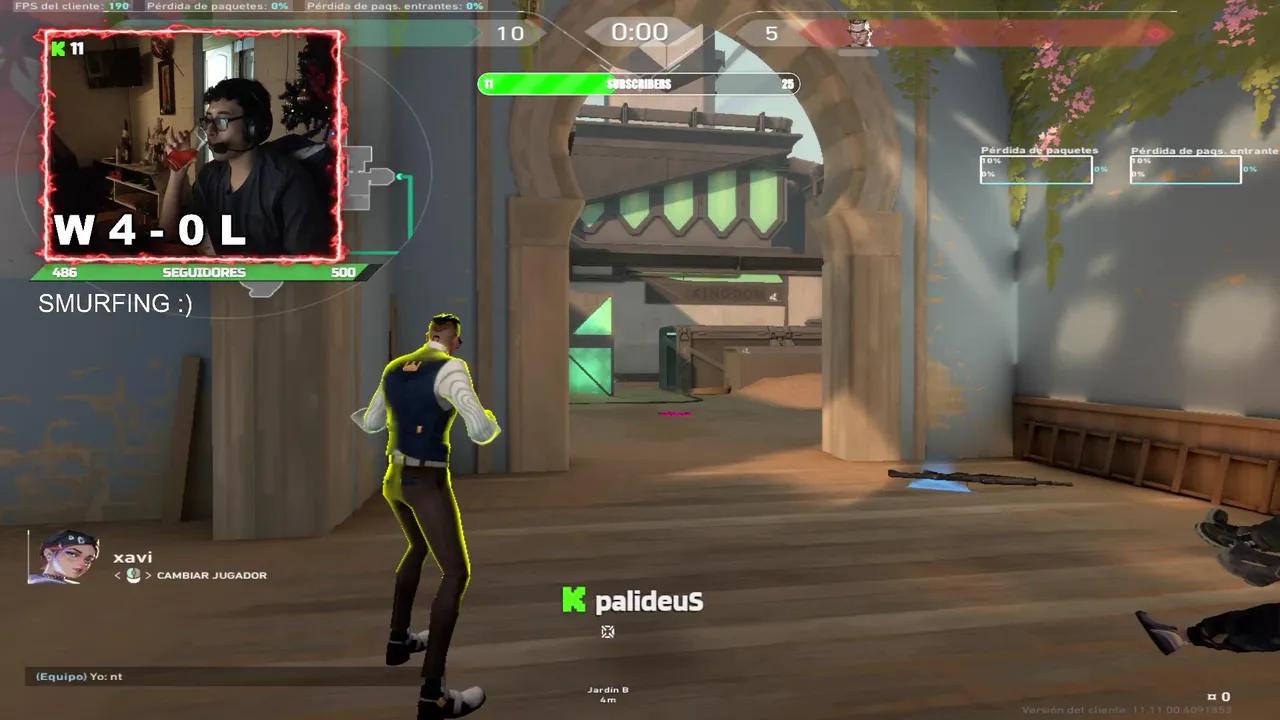Screen dimensions: 1280x720
Task: Click the palideuS username label
Action: [648, 601]
